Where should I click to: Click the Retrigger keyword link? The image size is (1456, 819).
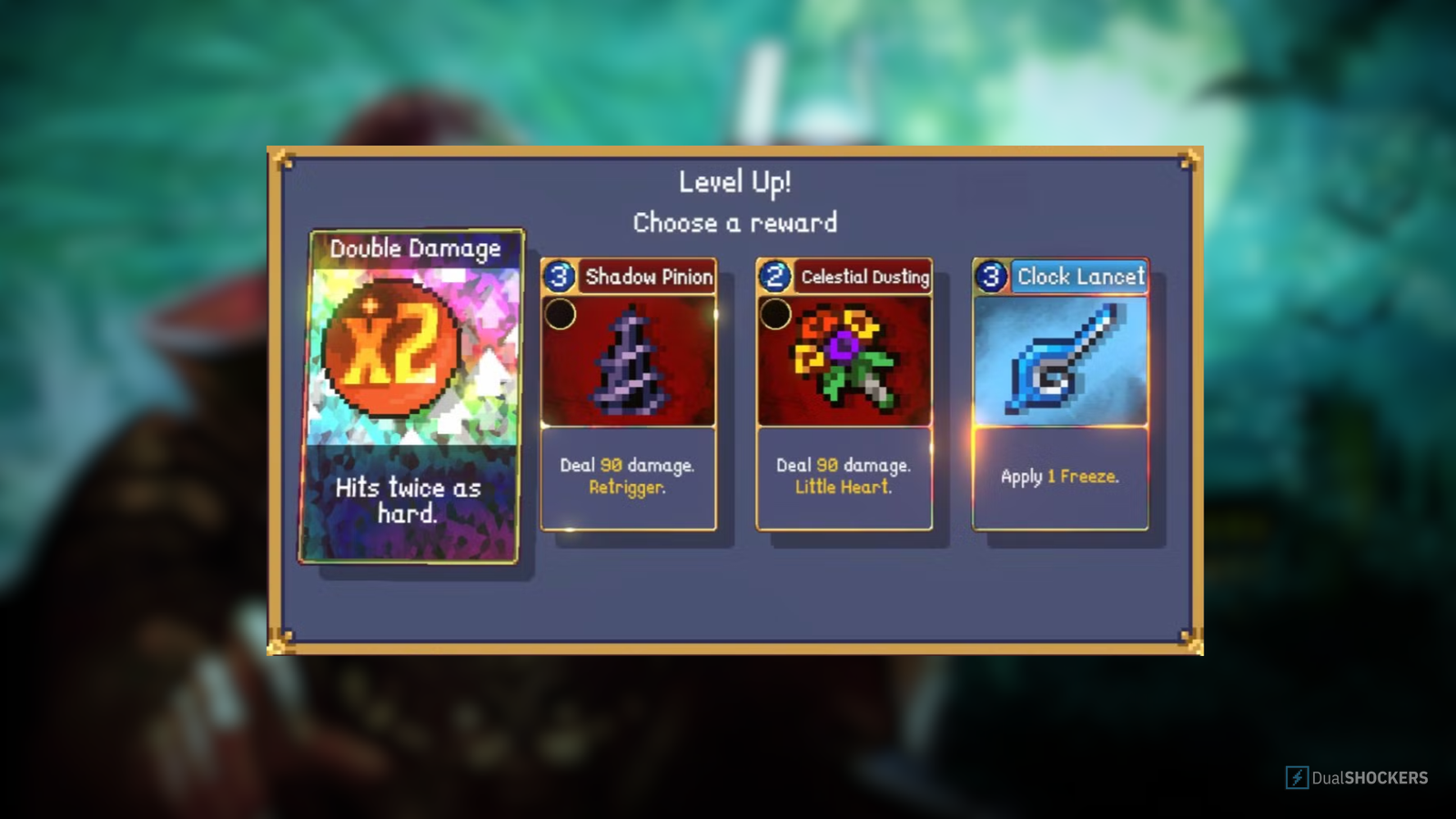tap(628, 489)
